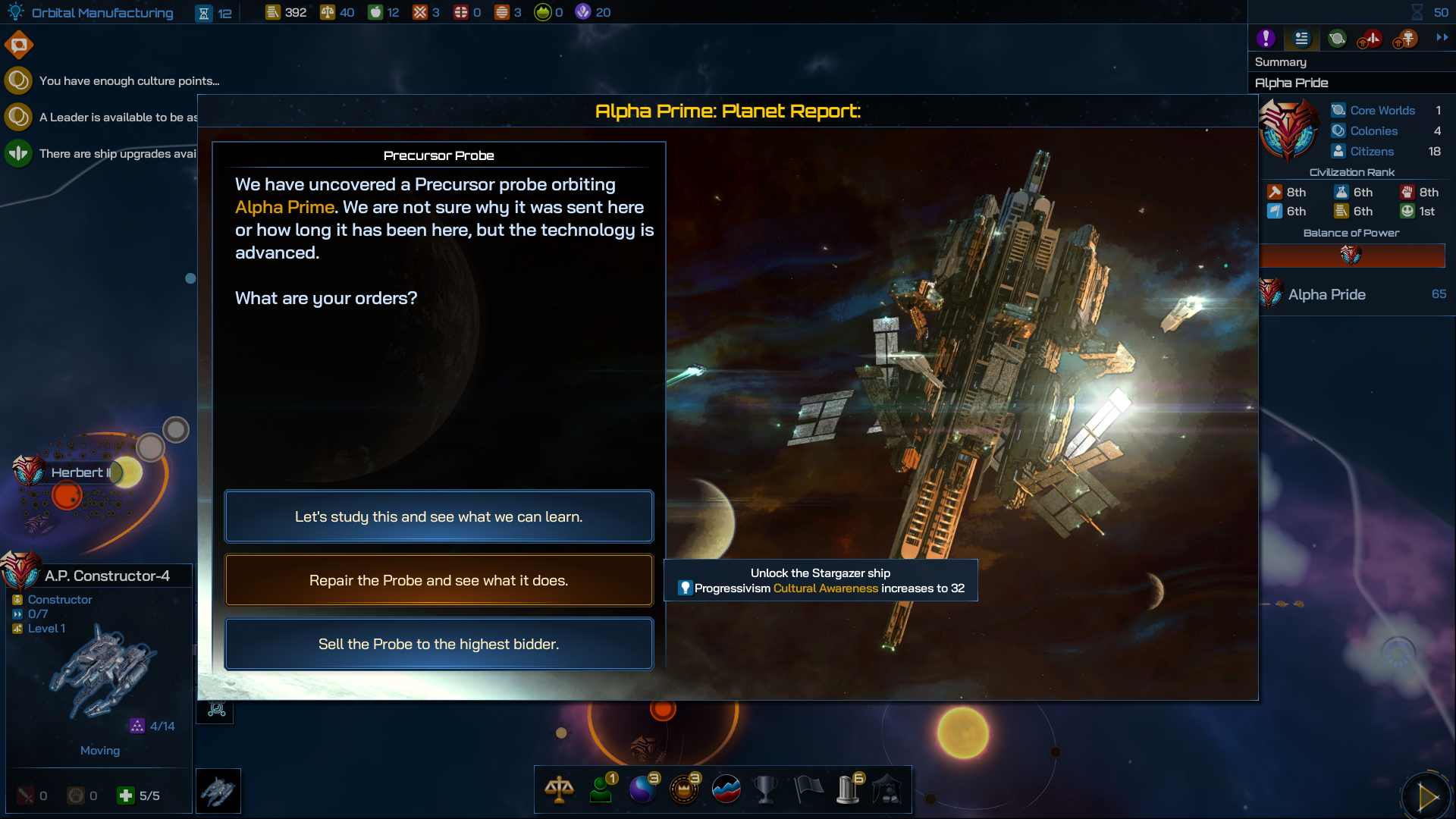The height and width of the screenshot is (819, 1456).
Task: Open the golden scales governance screen
Action: tap(559, 789)
